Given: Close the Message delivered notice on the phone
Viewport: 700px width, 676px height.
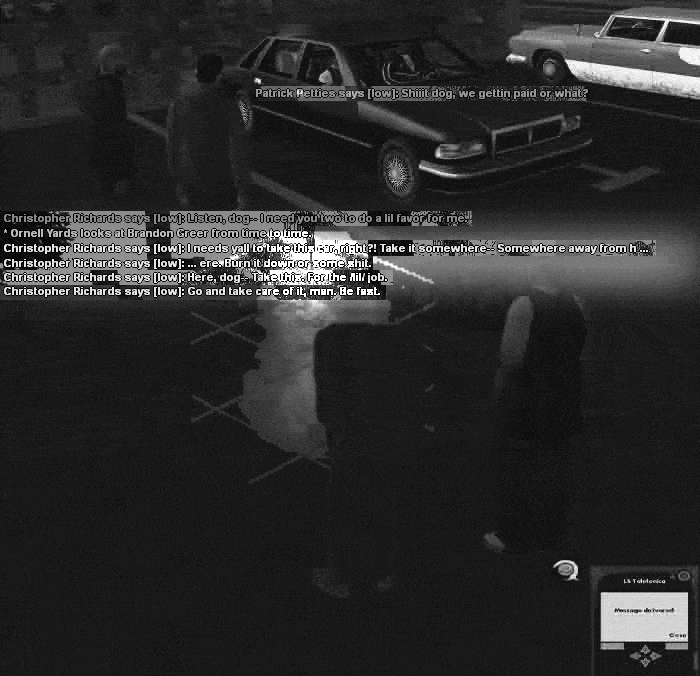Looking at the screenshot, I should pos(677,635).
